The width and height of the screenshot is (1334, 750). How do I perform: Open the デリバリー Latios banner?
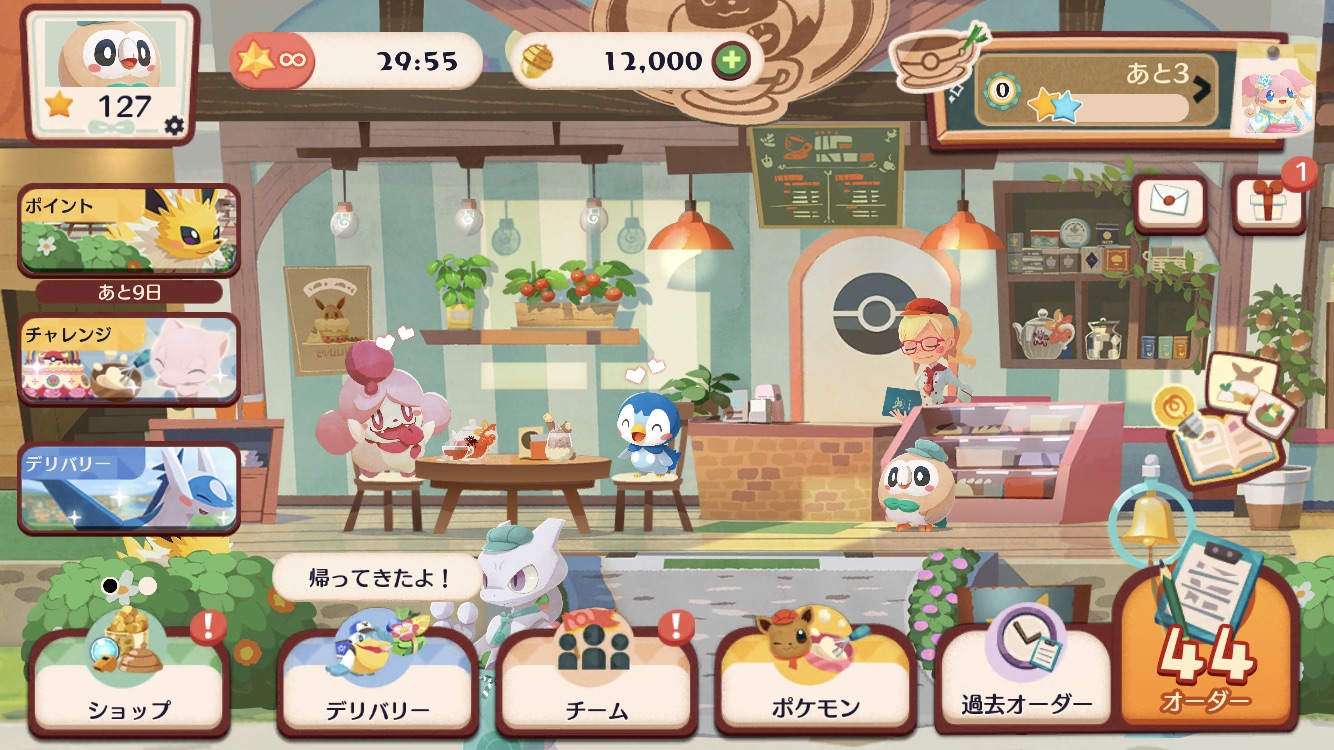129,488
